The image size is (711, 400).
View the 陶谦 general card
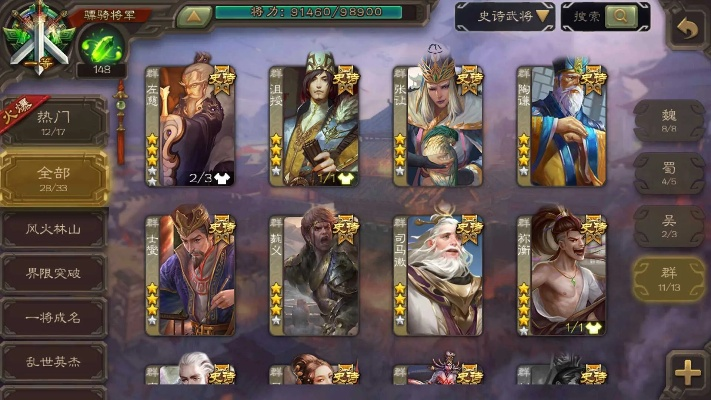pos(561,125)
